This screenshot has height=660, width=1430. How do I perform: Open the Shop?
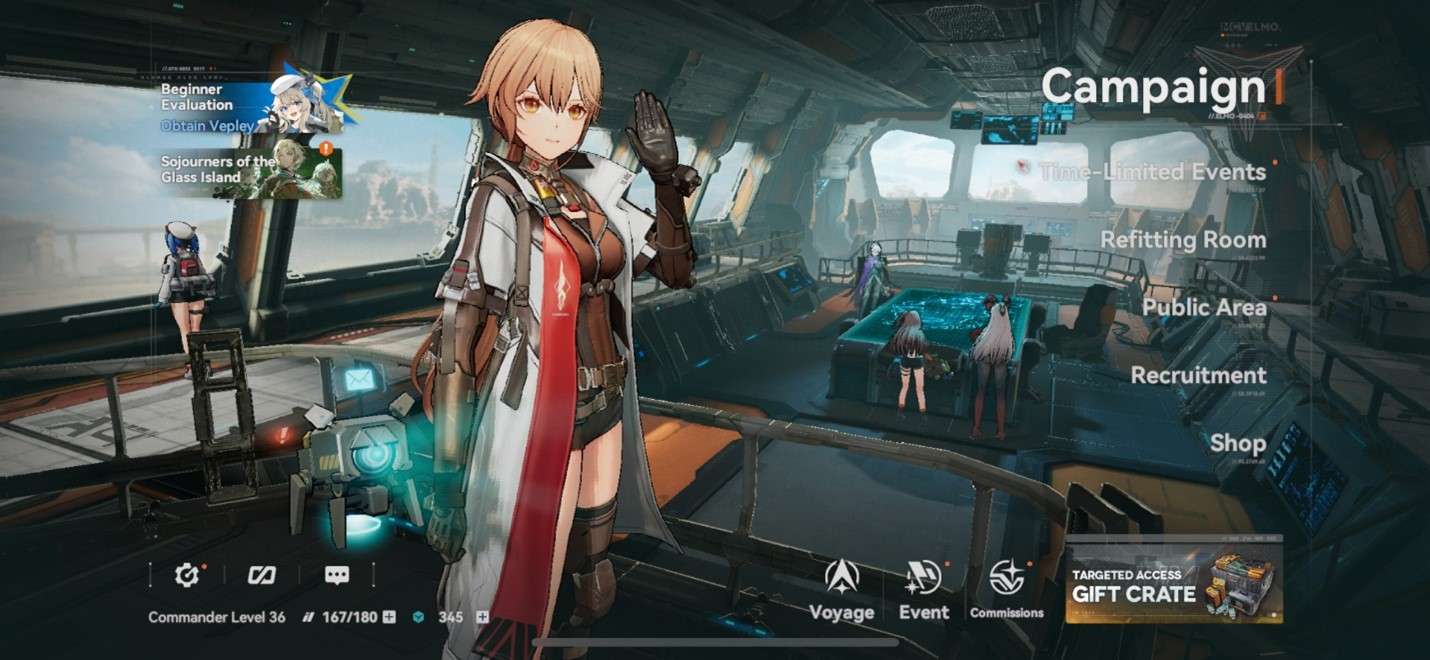(1237, 443)
